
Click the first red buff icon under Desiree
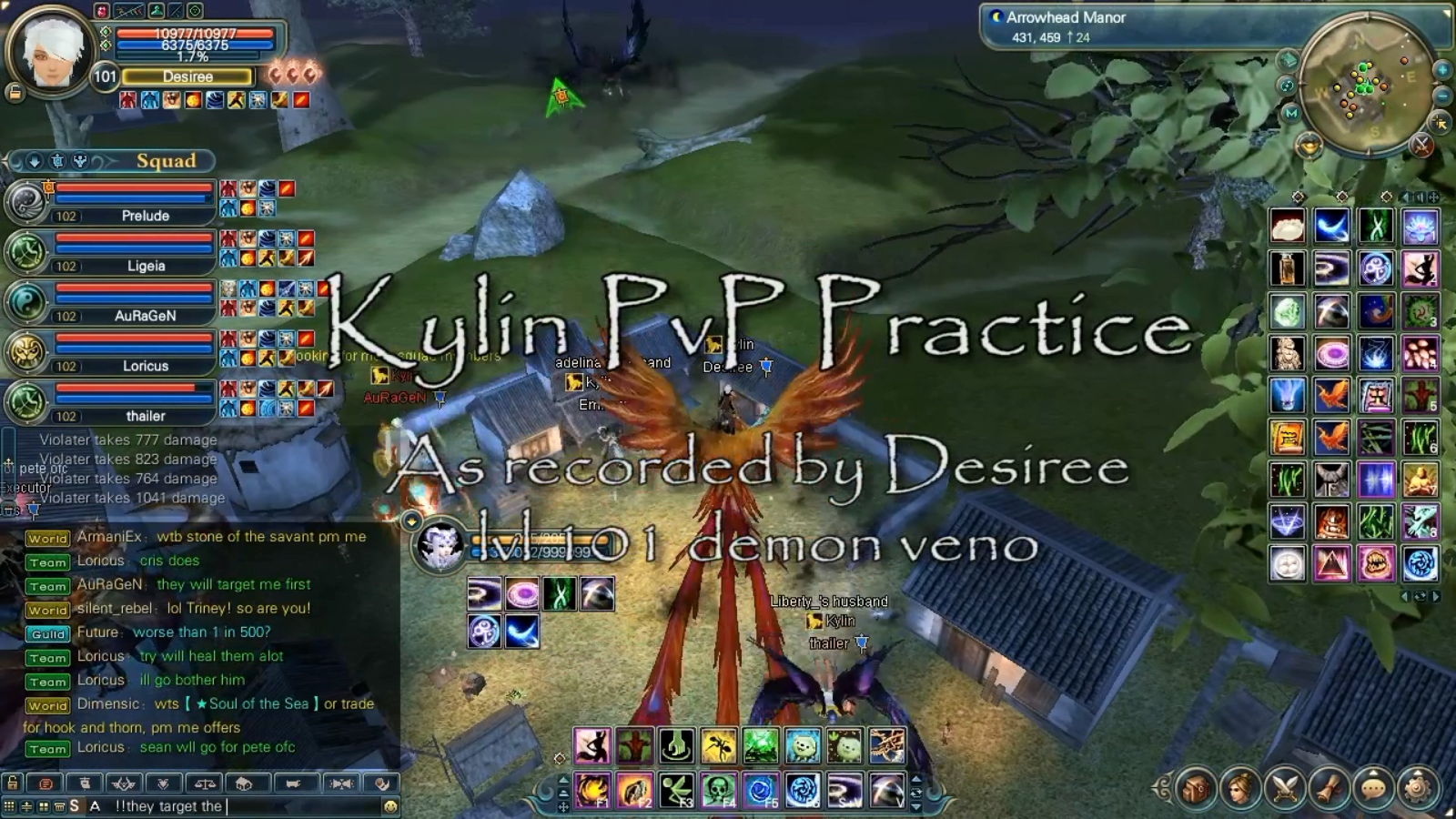(x=127, y=100)
